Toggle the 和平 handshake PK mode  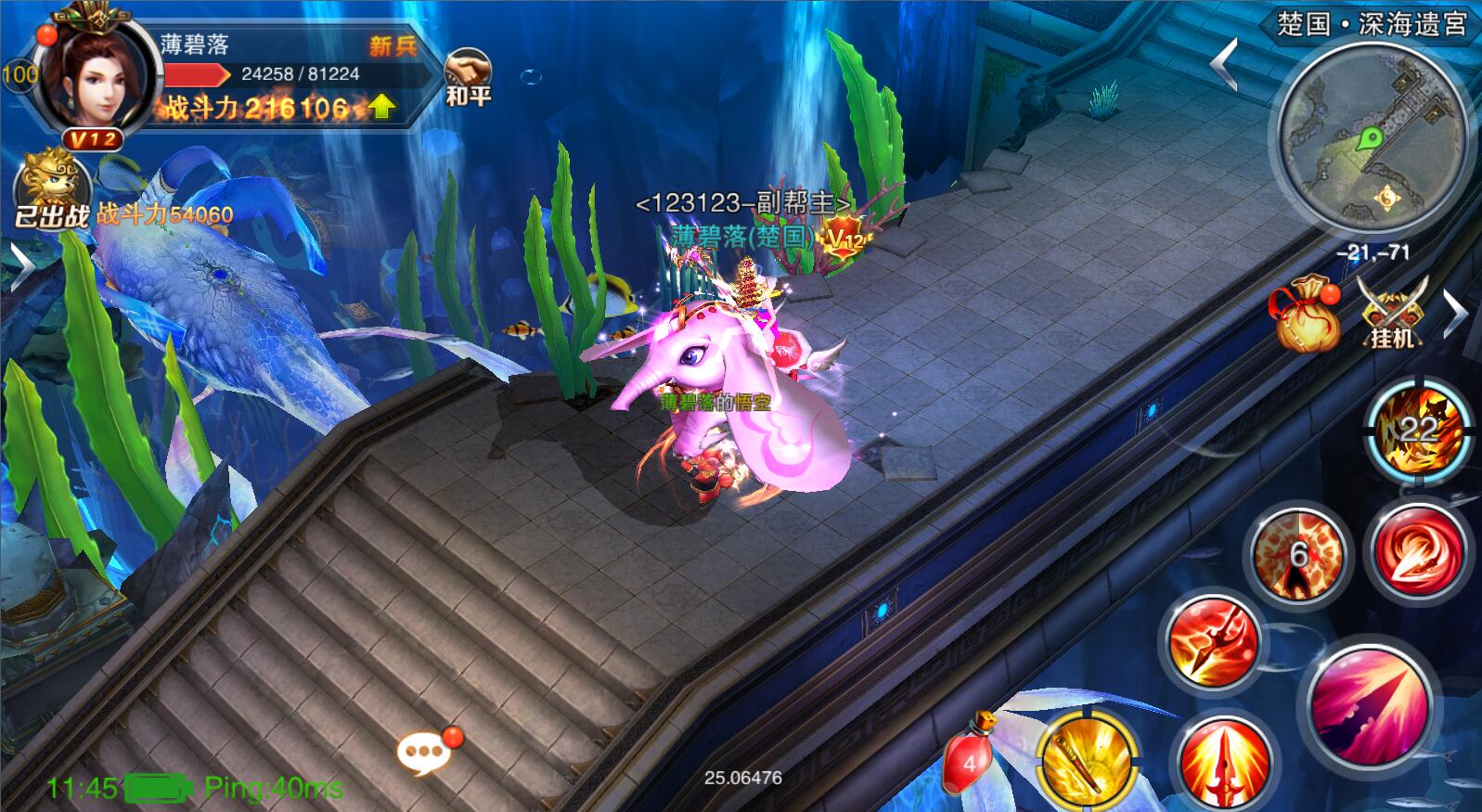tap(468, 74)
